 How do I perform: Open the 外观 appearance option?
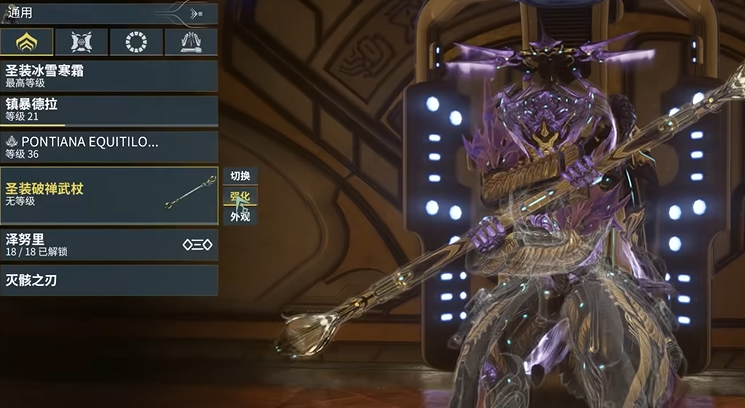pyautogui.click(x=240, y=216)
